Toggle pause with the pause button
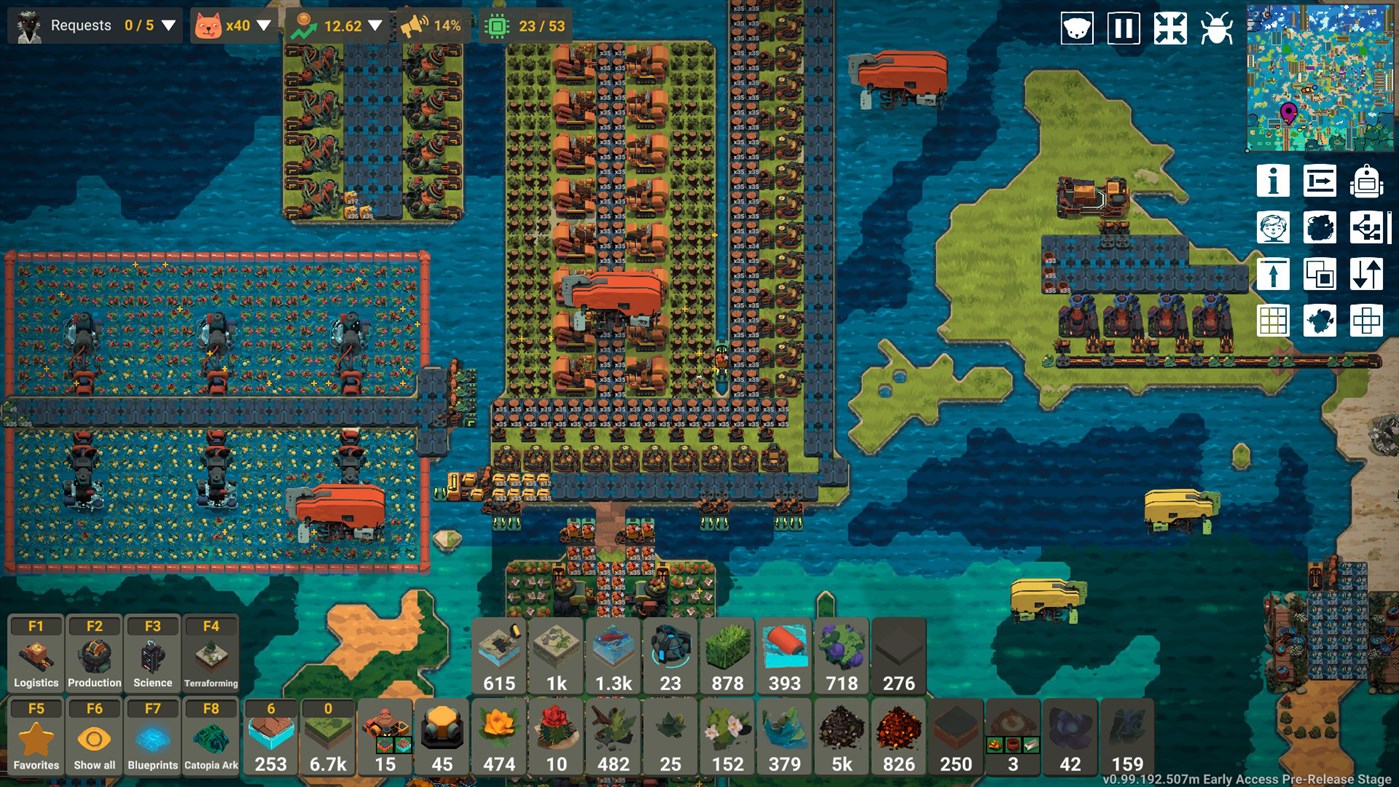This screenshot has width=1399, height=787. coord(1123,28)
